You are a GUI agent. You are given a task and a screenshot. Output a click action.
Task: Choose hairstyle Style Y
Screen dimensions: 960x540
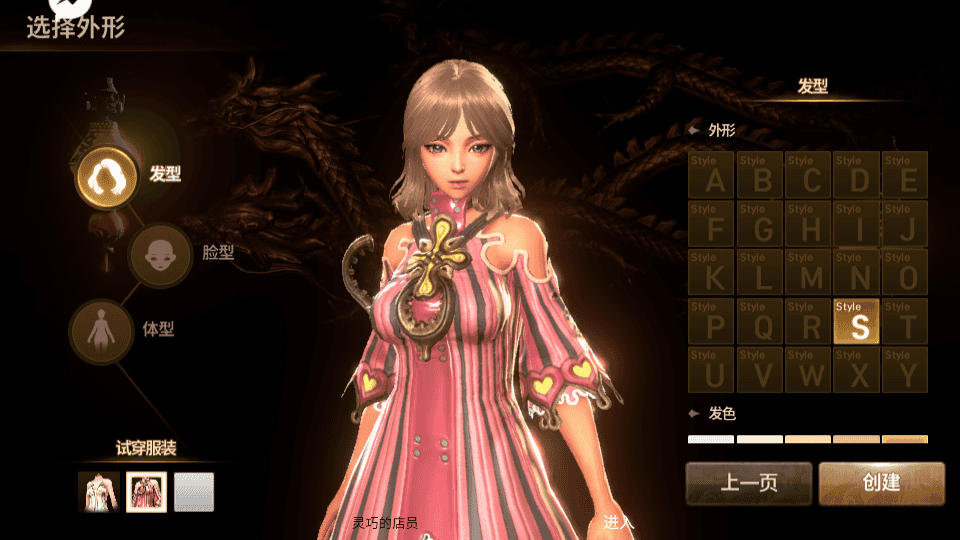click(905, 369)
